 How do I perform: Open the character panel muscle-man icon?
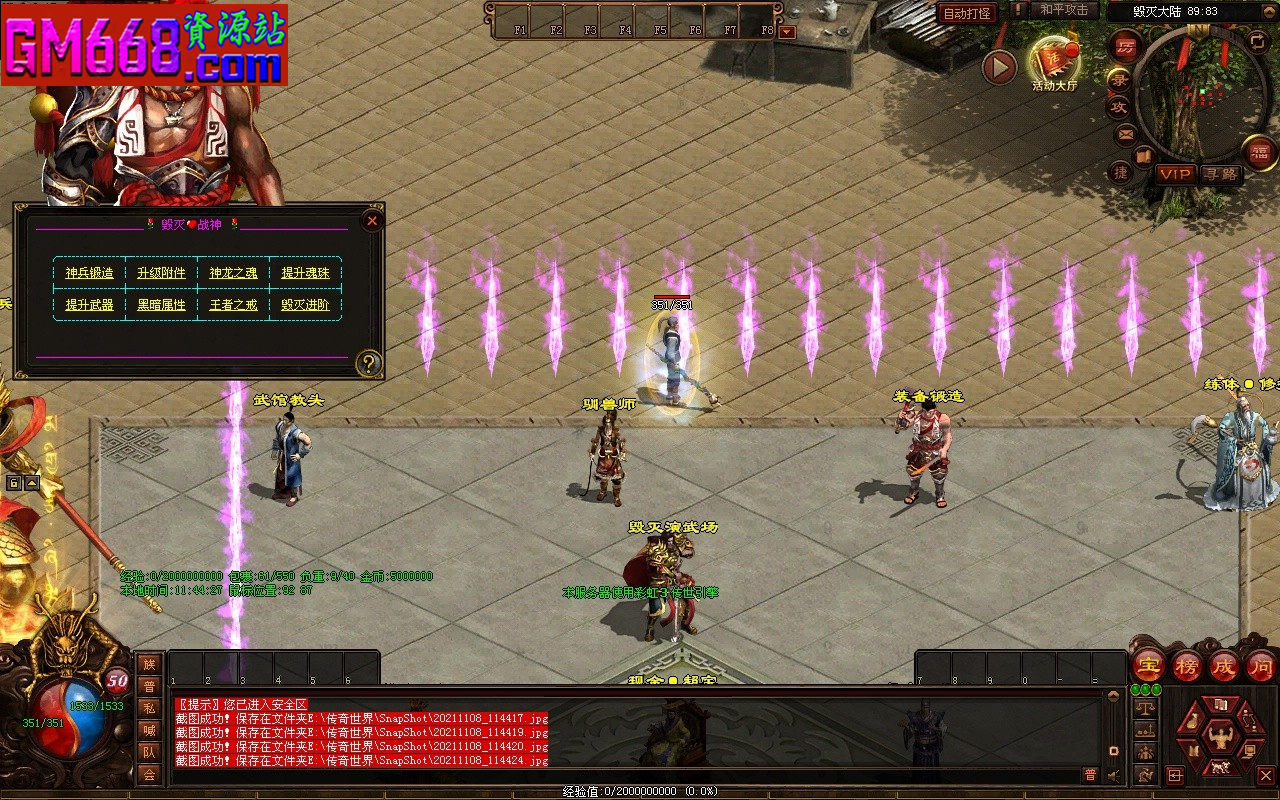coord(1220,738)
